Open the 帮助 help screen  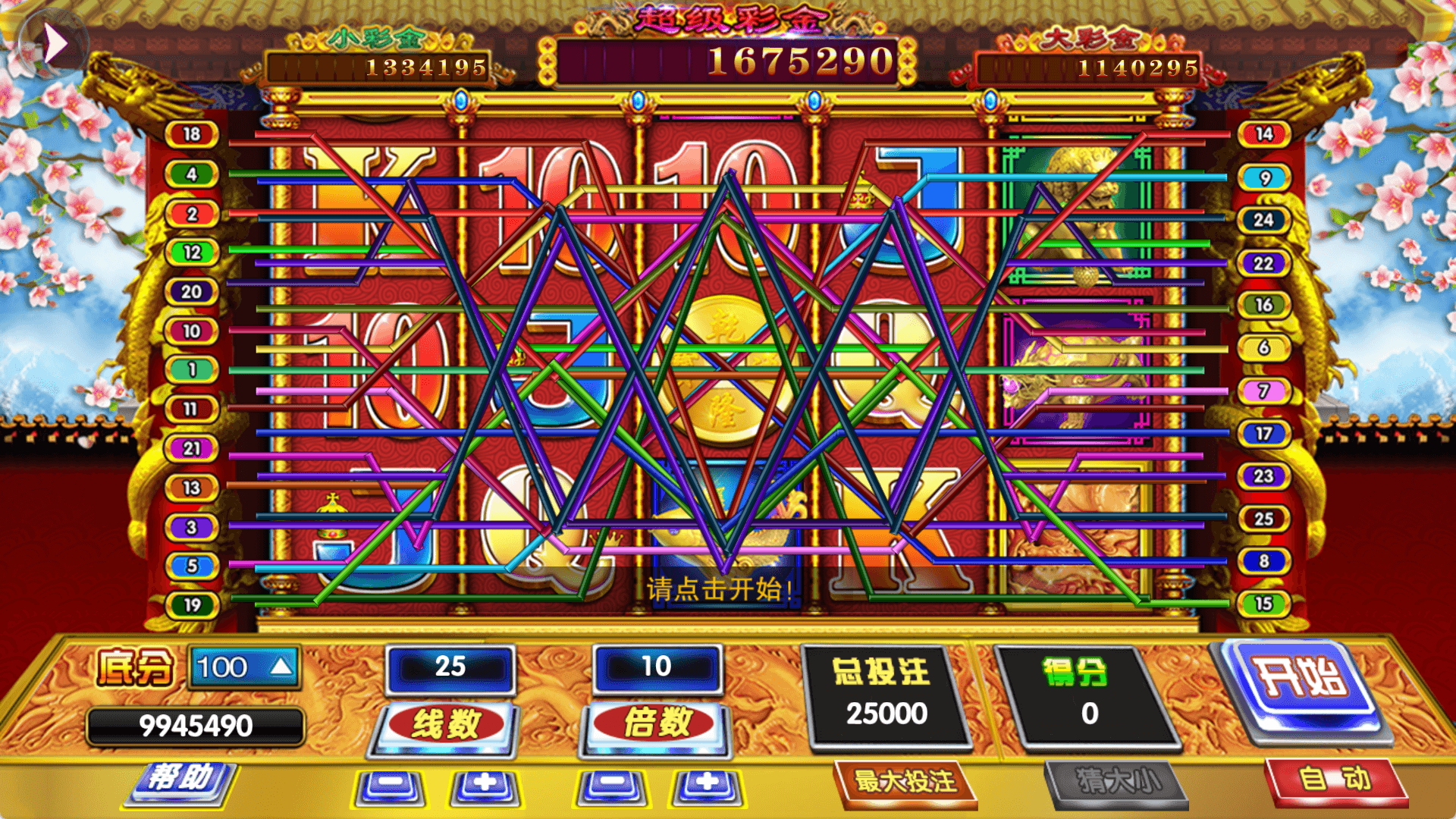click(x=180, y=780)
